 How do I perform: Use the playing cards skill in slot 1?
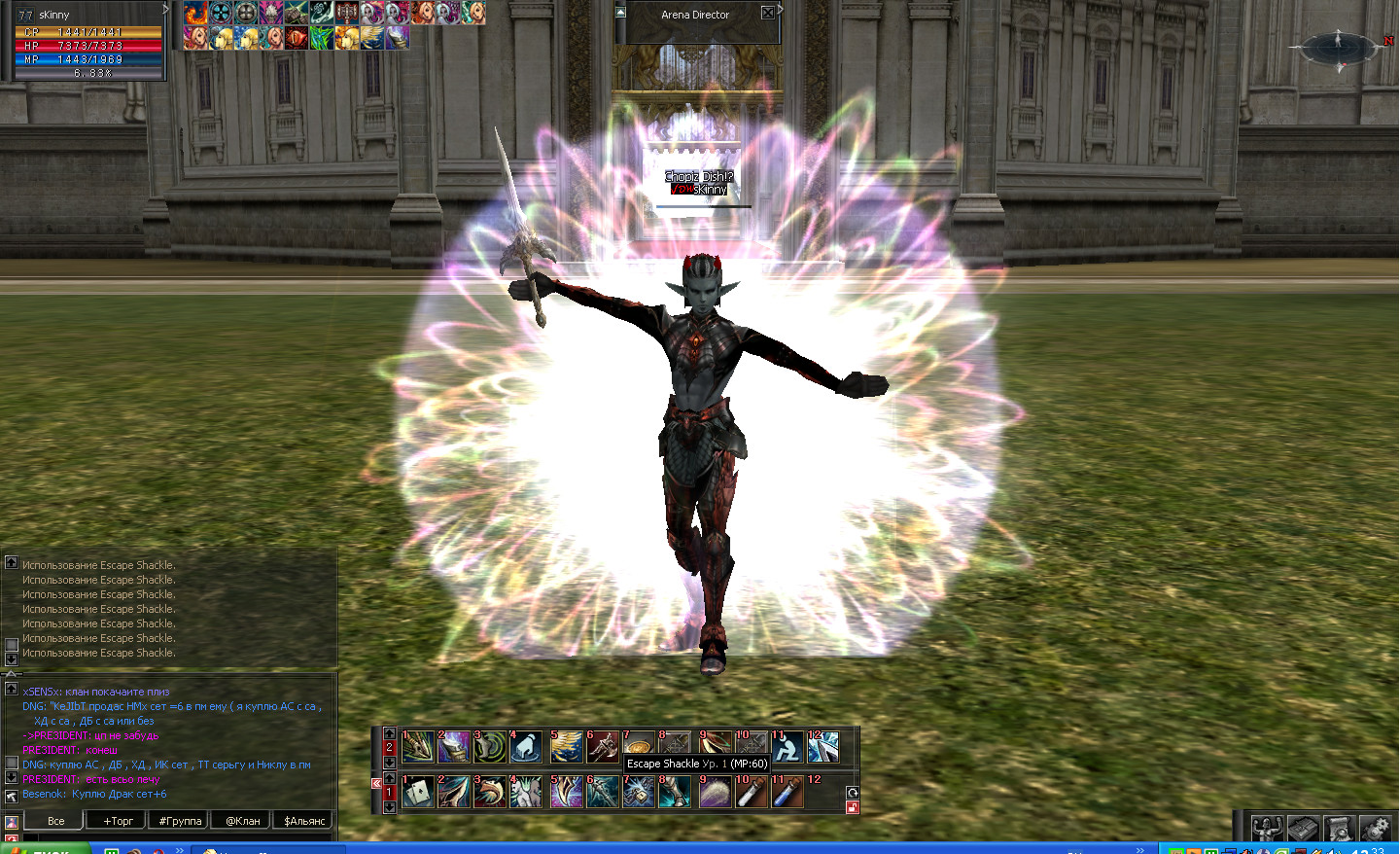click(417, 792)
